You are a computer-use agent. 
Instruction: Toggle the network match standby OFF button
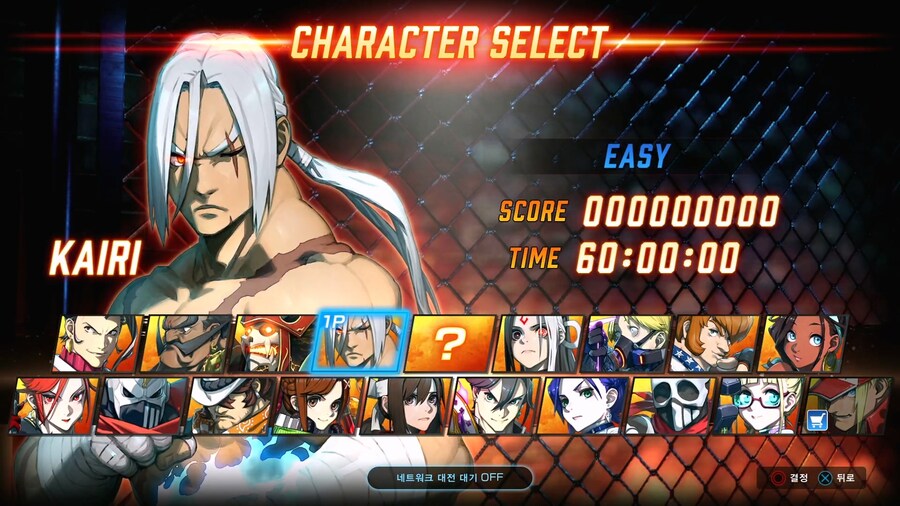[x=449, y=477]
